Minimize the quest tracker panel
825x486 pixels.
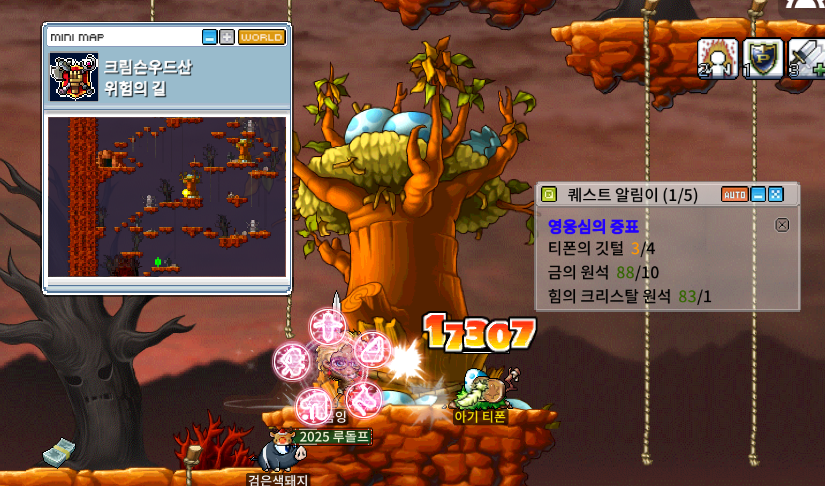coord(758,194)
